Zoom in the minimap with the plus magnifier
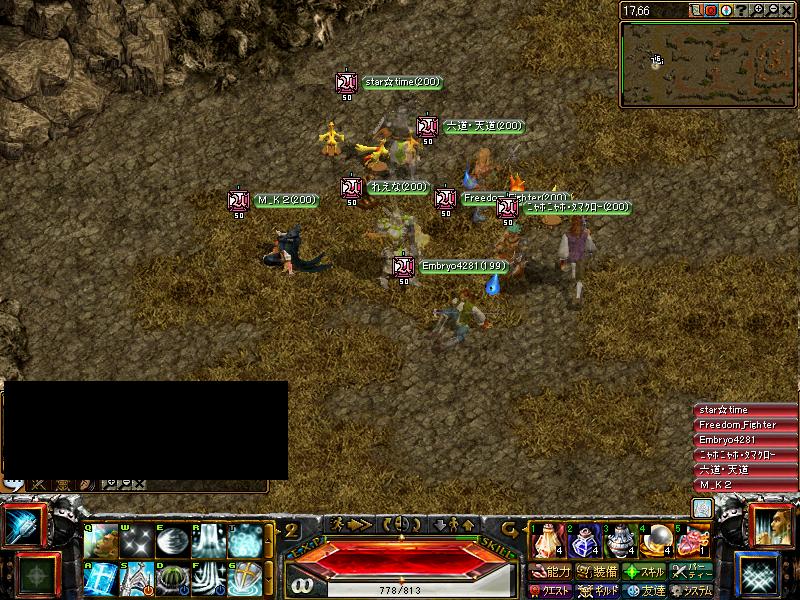 pos(760,11)
